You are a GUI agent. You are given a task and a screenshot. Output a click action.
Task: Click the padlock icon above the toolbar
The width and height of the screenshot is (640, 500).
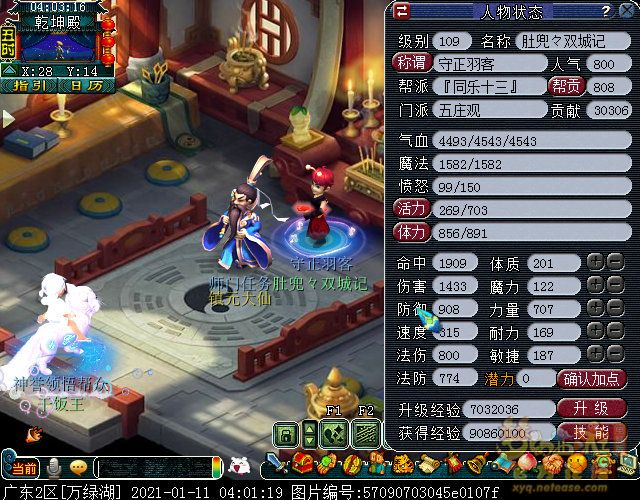(x=286, y=432)
